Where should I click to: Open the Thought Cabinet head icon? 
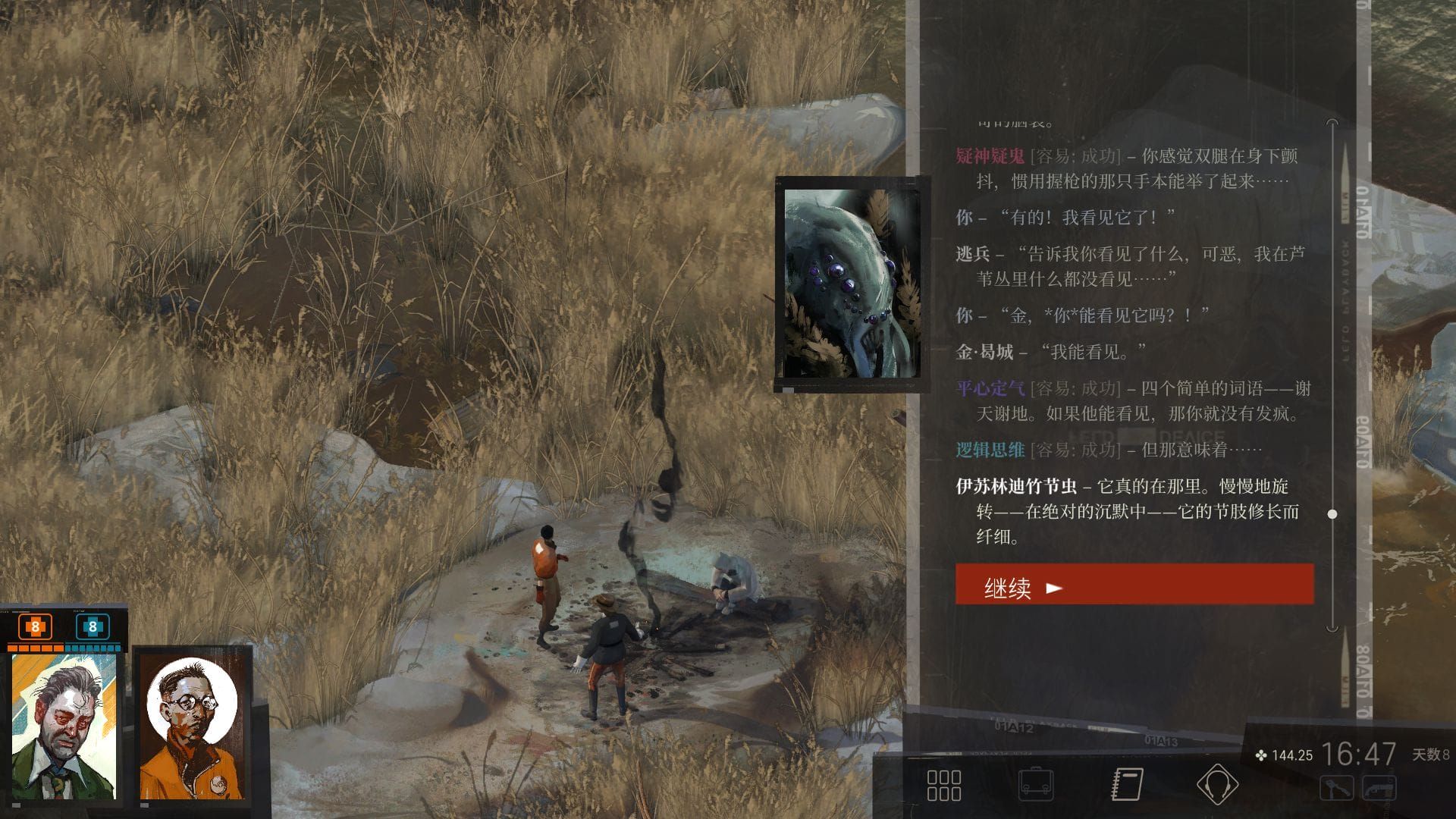pyautogui.click(x=1217, y=785)
